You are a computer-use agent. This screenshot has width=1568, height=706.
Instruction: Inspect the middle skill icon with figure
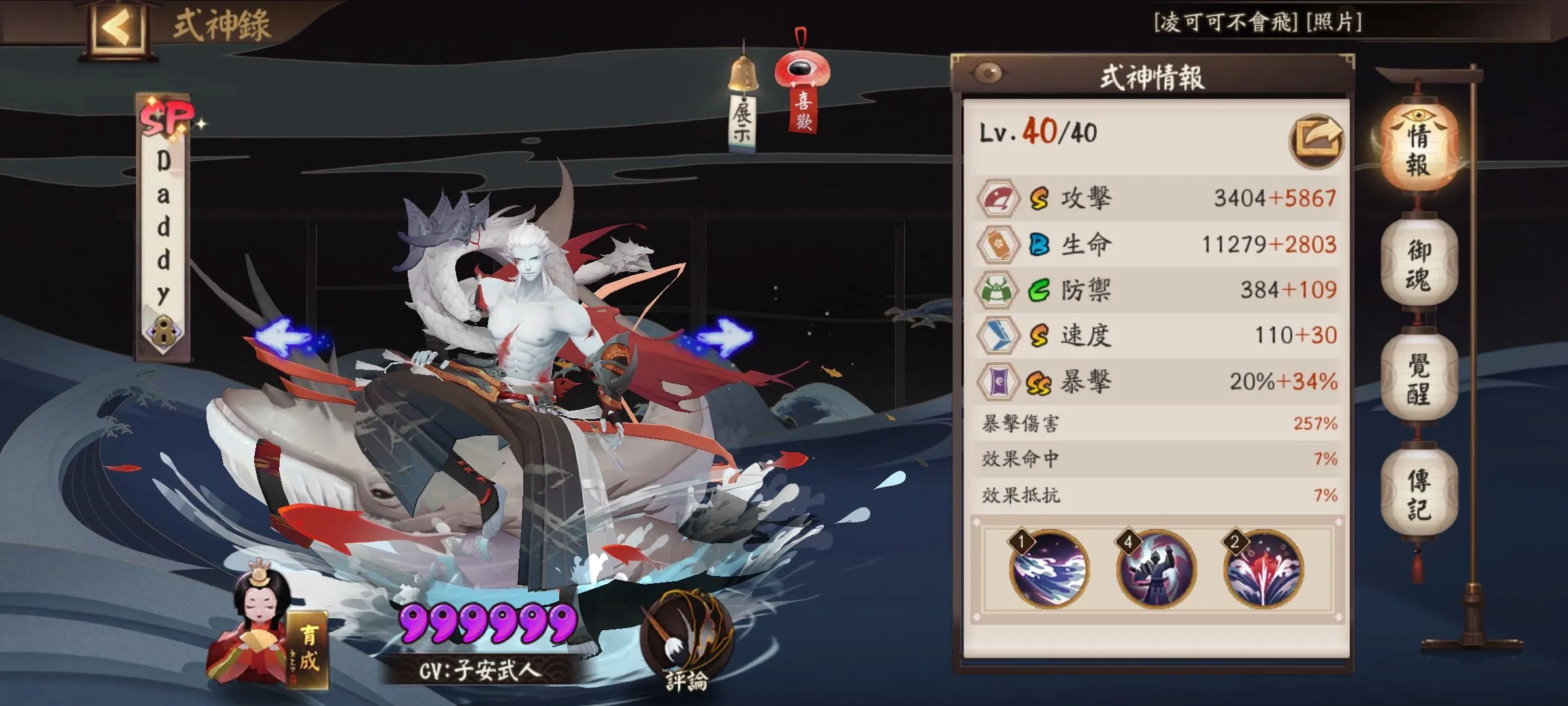(x=1156, y=569)
